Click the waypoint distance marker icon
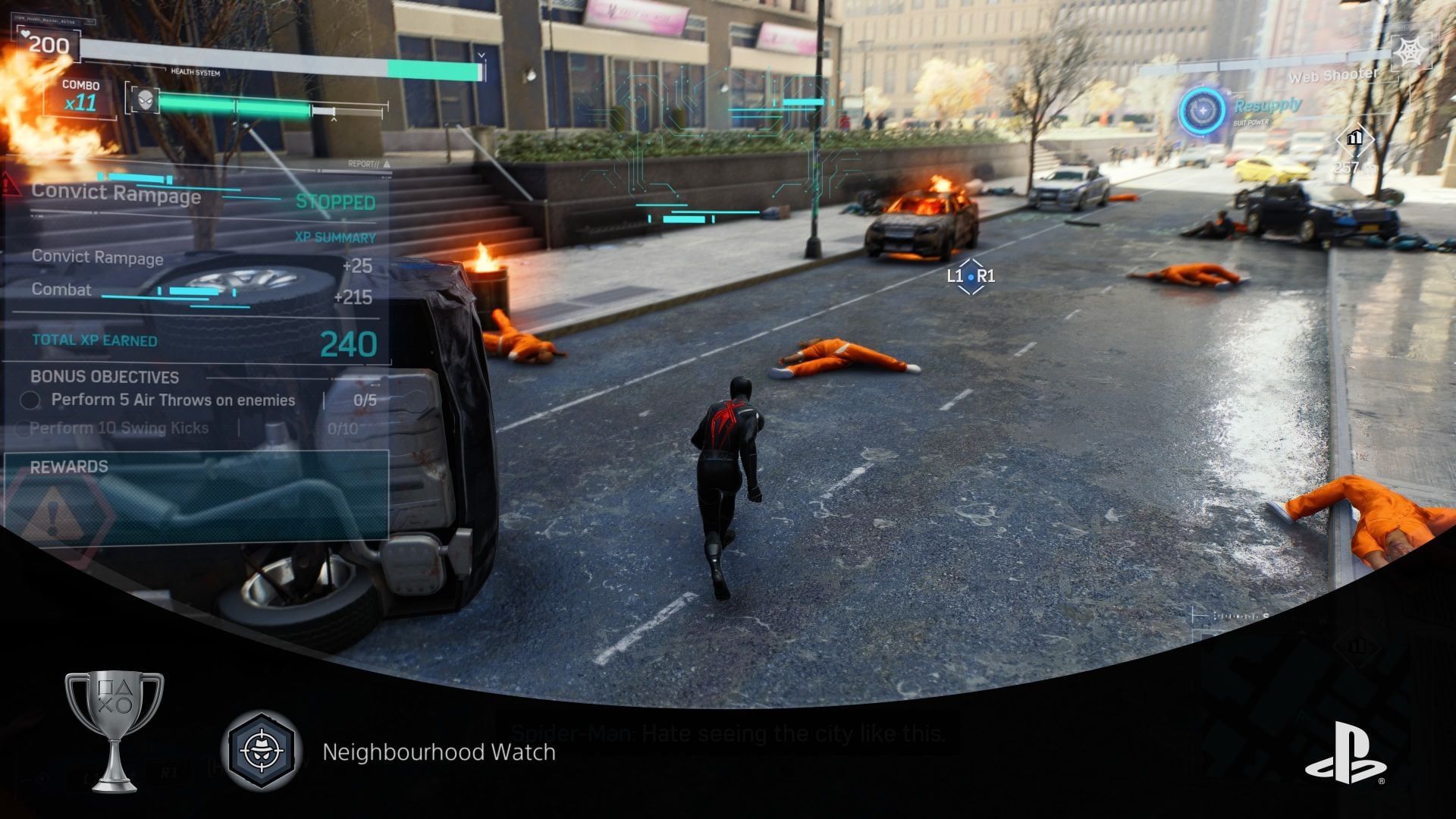1456x819 pixels. 1354,139
